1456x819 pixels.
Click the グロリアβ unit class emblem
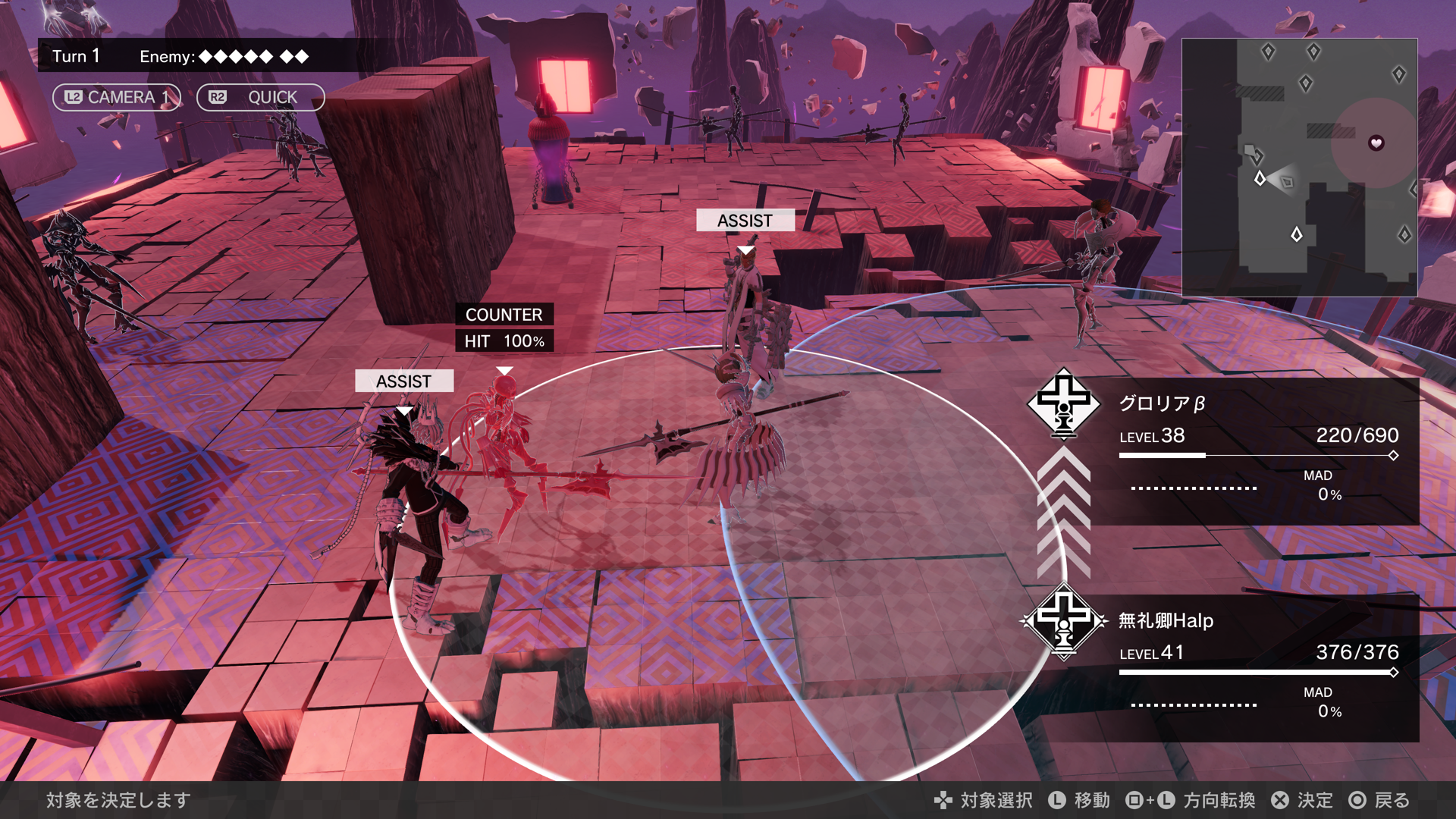tap(1063, 403)
